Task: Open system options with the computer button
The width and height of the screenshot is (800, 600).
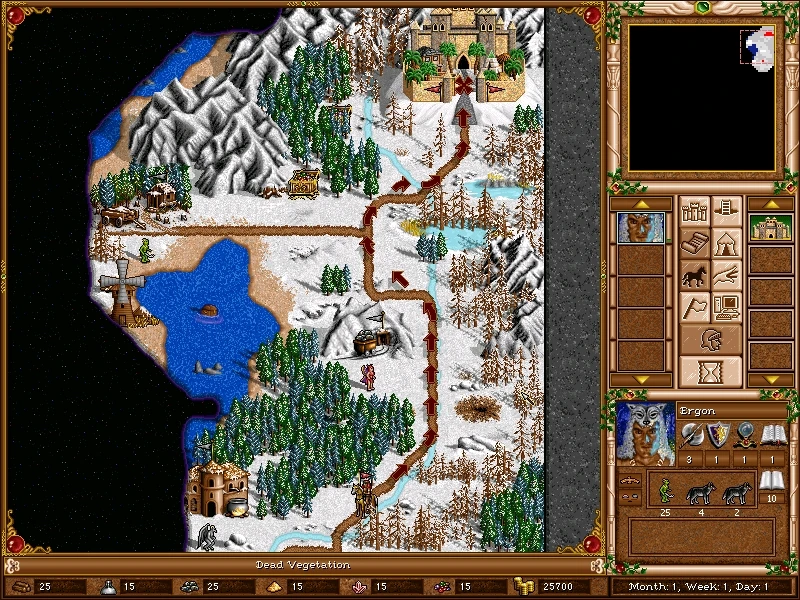Action: (x=727, y=307)
